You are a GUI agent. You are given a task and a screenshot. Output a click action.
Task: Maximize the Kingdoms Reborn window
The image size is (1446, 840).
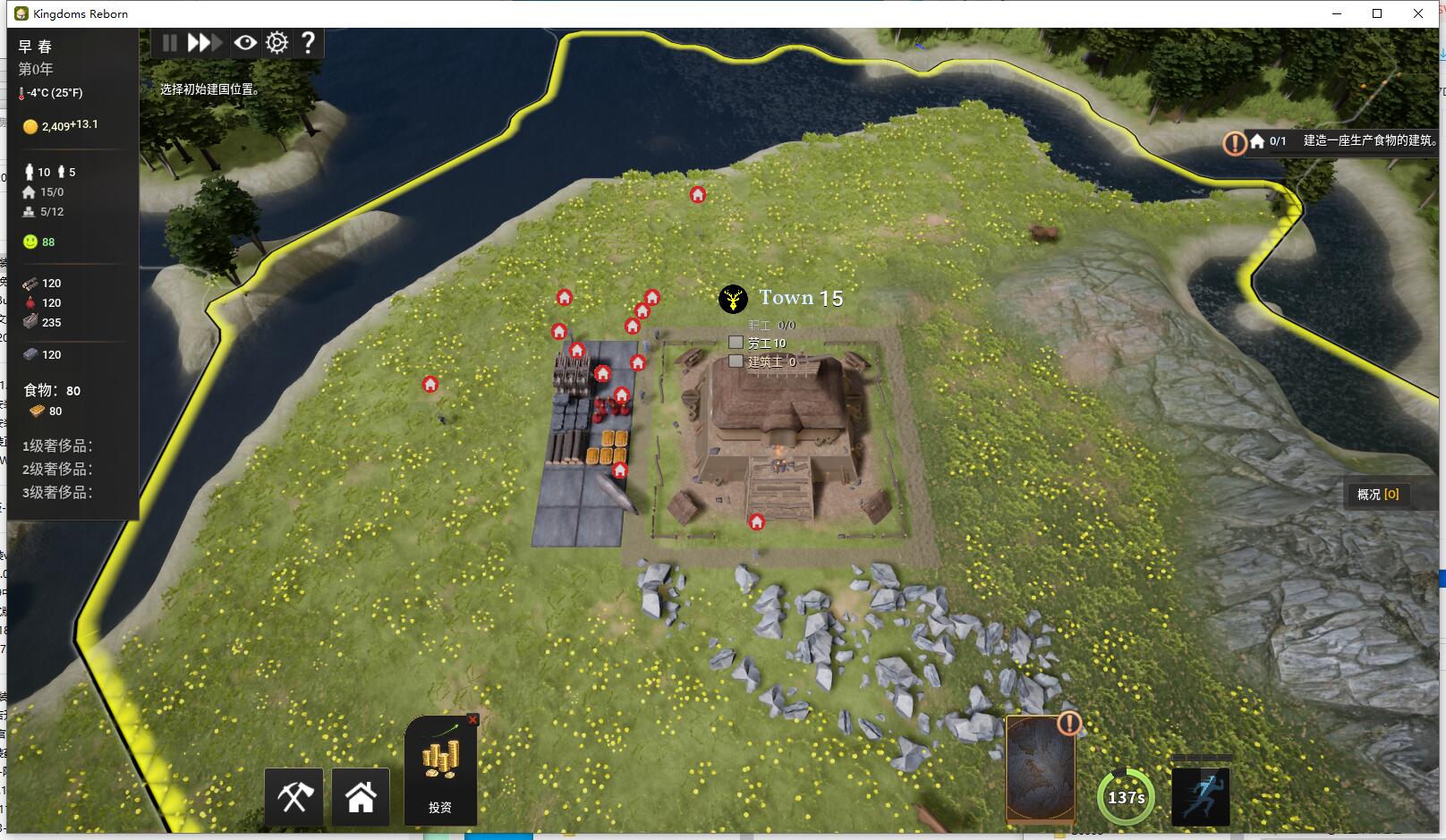point(1377,13)
